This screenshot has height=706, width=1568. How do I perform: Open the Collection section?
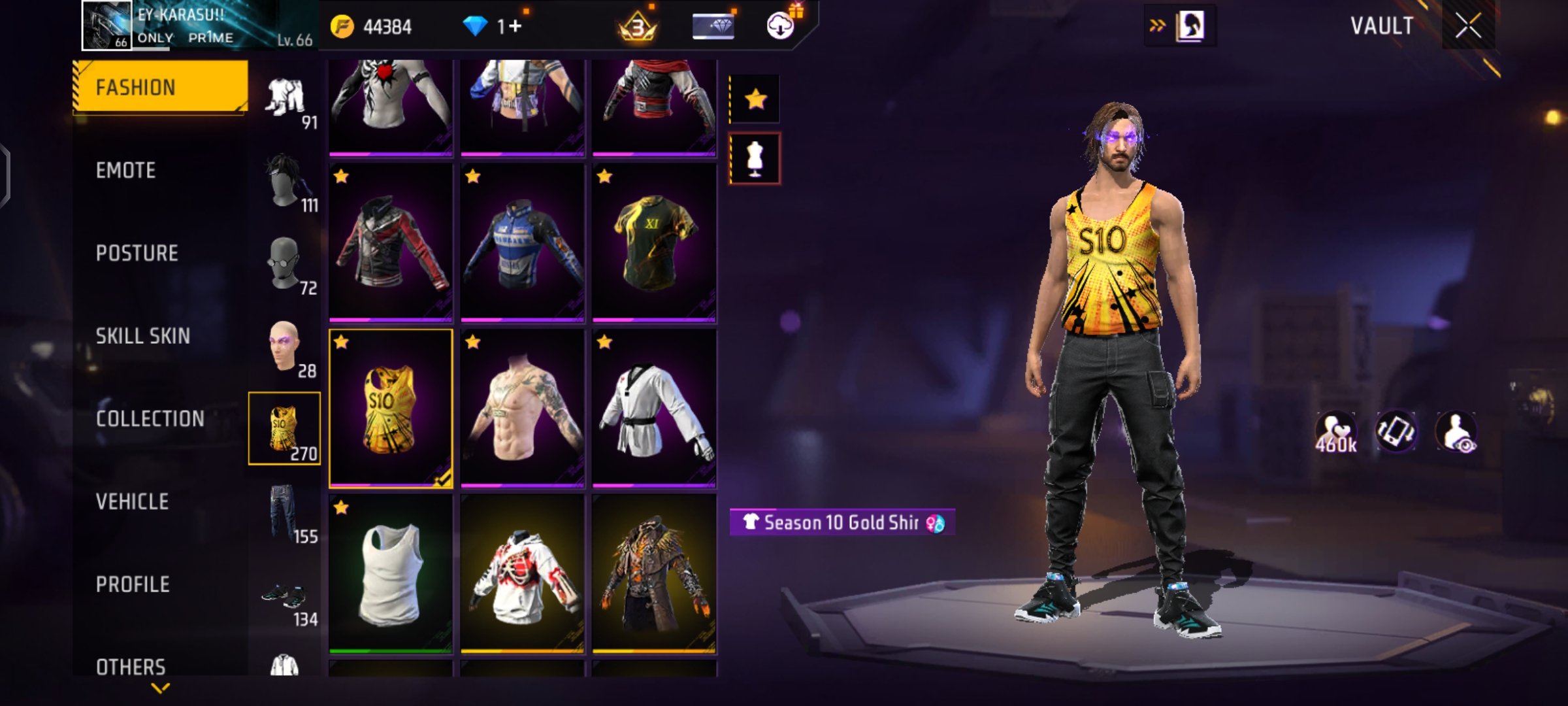pyautogui.click(x=150, y=419)
